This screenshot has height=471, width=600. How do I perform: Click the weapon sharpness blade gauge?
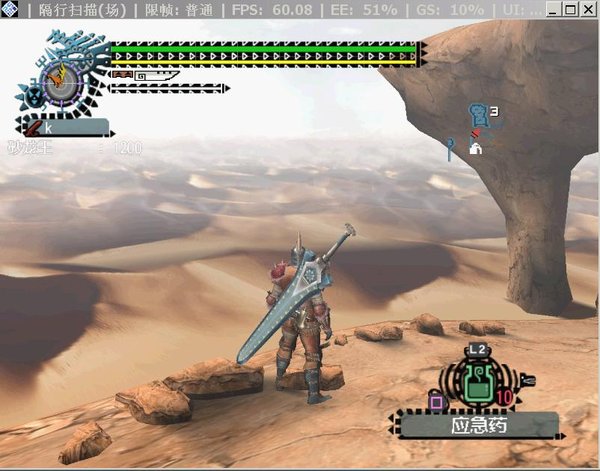145,75
